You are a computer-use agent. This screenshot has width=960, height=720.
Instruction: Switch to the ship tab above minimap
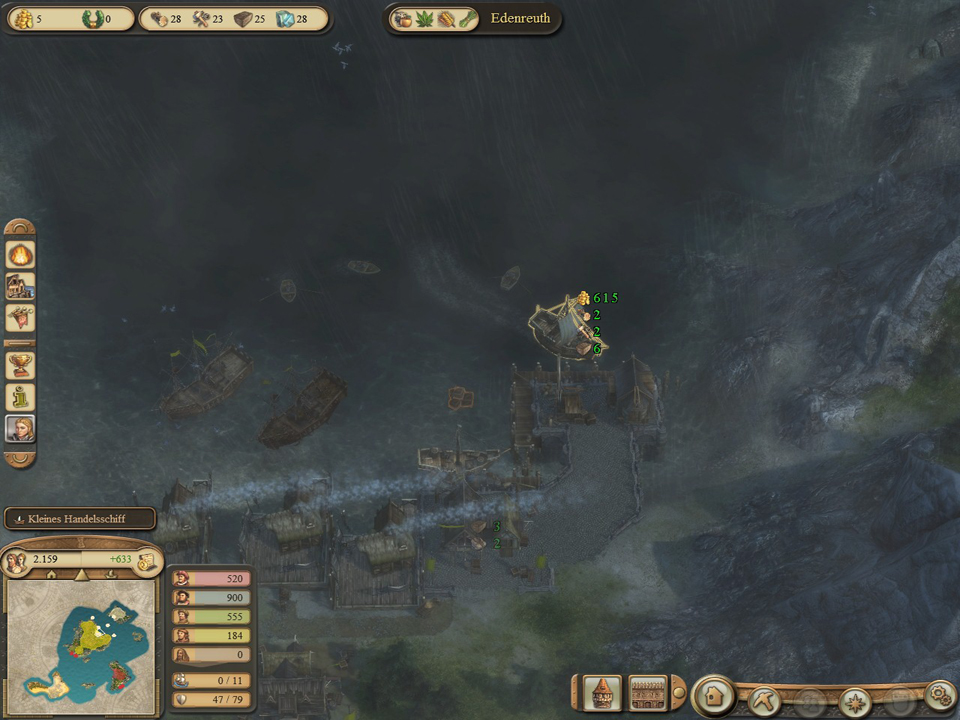tap(110, 576)
